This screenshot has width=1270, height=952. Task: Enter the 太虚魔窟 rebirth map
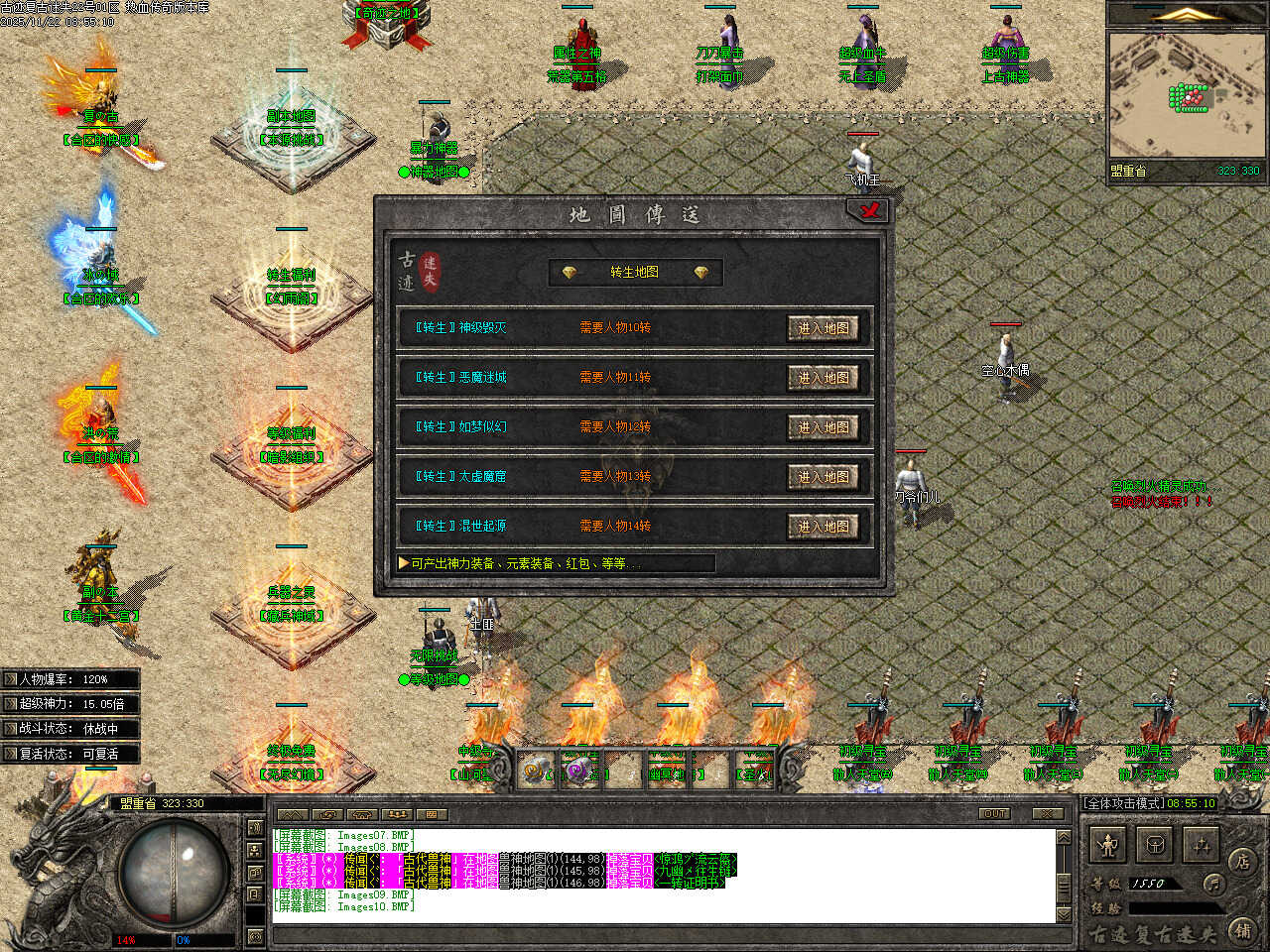[823, 477]
